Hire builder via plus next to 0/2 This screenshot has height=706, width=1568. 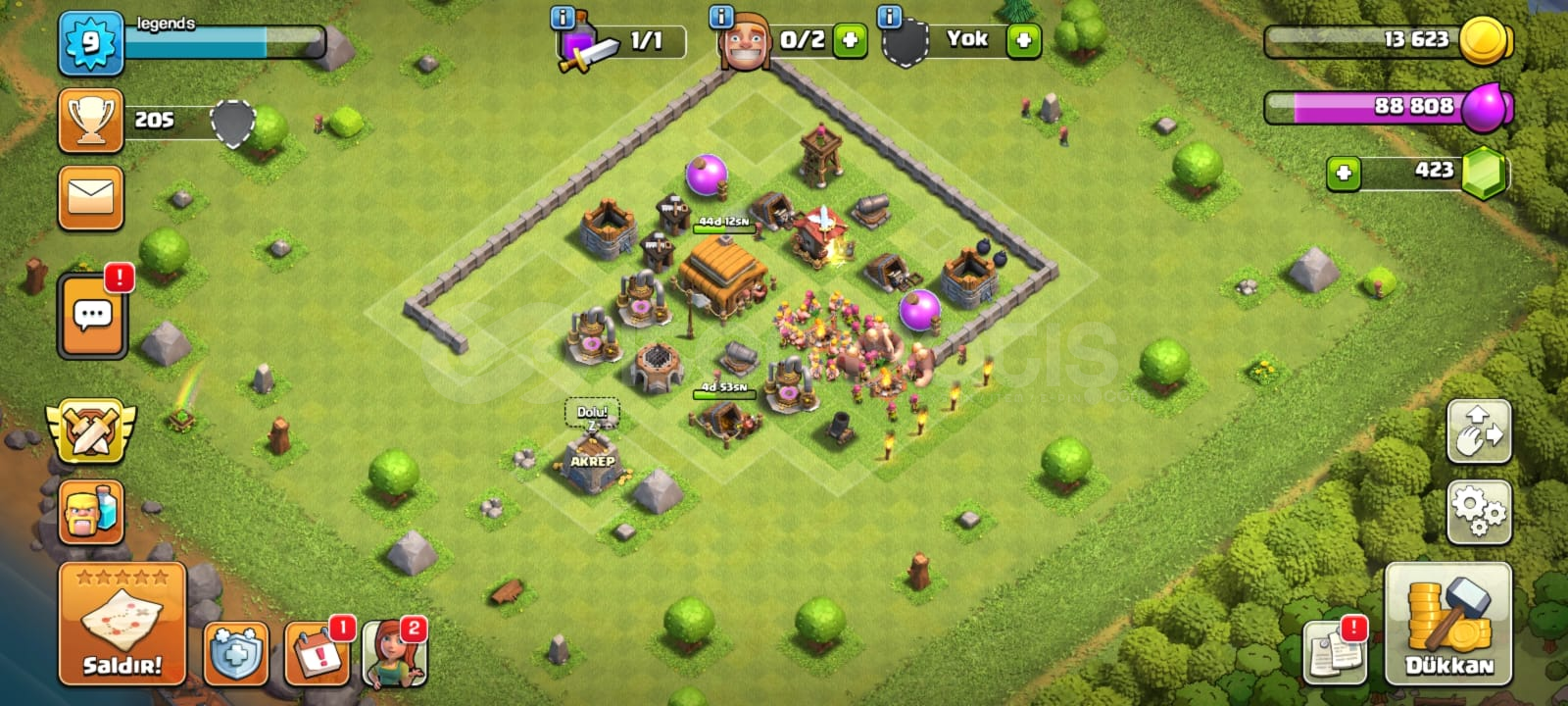[x=851, y=42]
